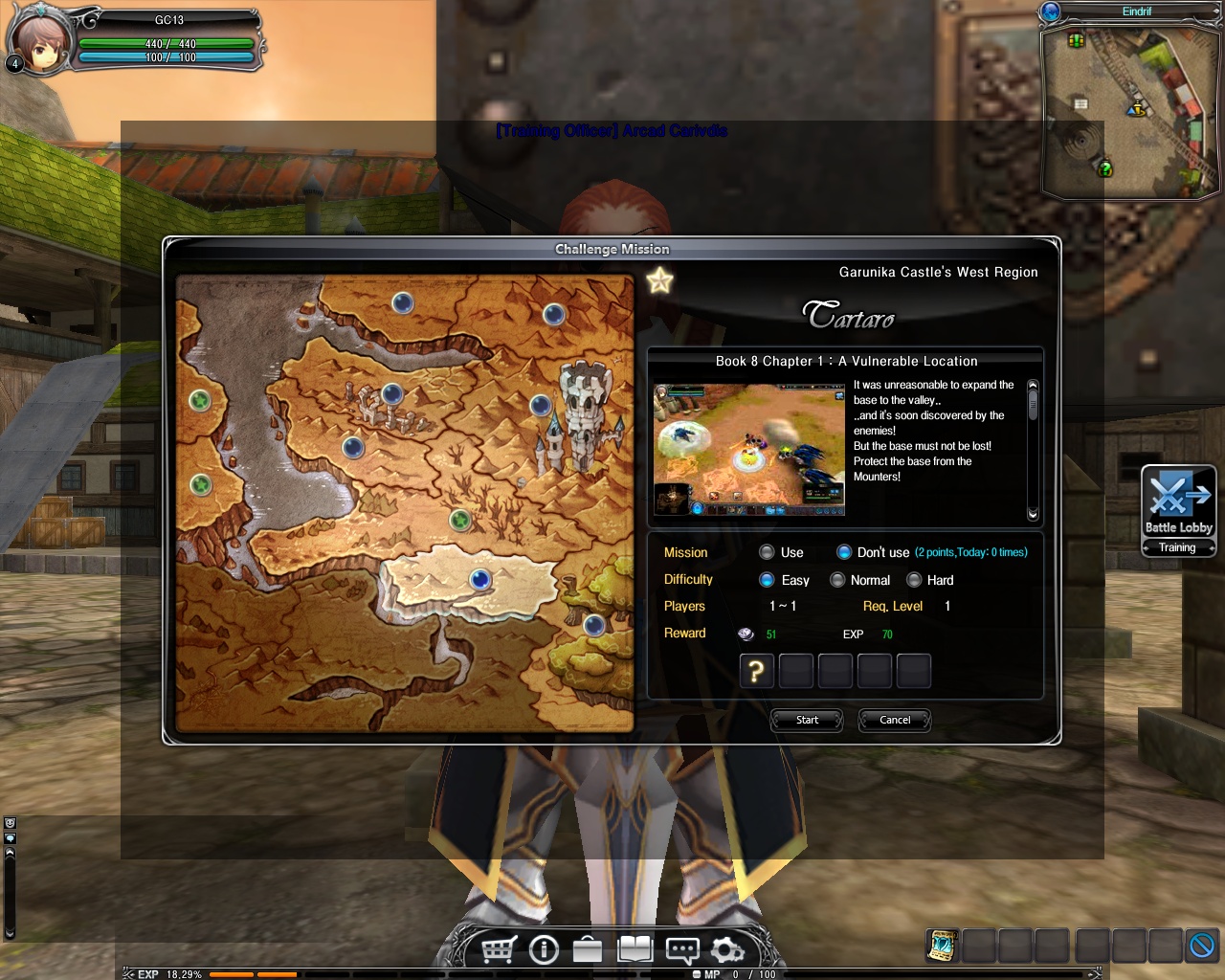The height and width of the screenshot is (980, 1225).
Task: Cancel the Challenge Mission dialog
Action: pyautogui.click(x=895, y=720)
